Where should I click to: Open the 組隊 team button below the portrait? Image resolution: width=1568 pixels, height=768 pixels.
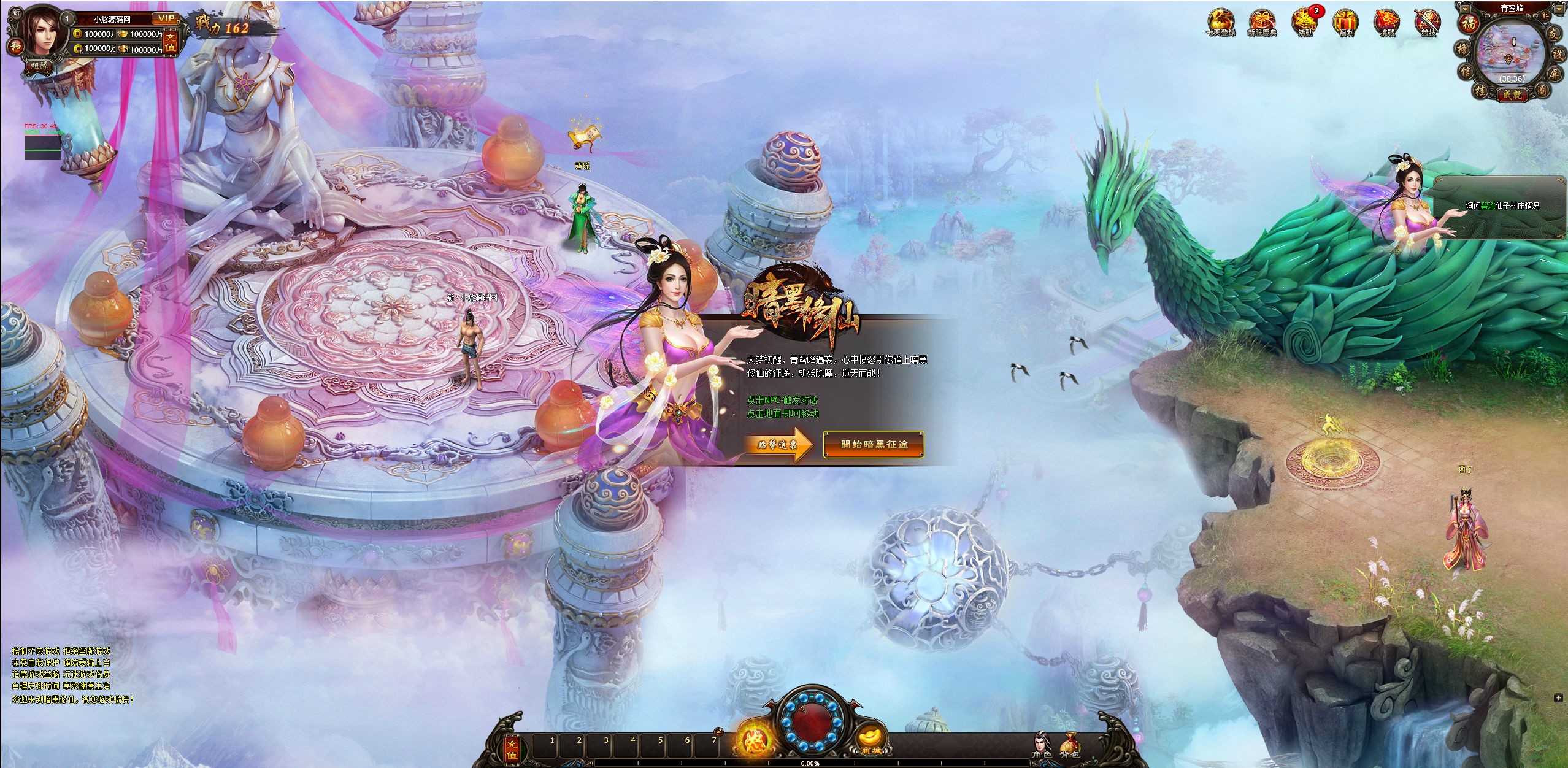39,66
